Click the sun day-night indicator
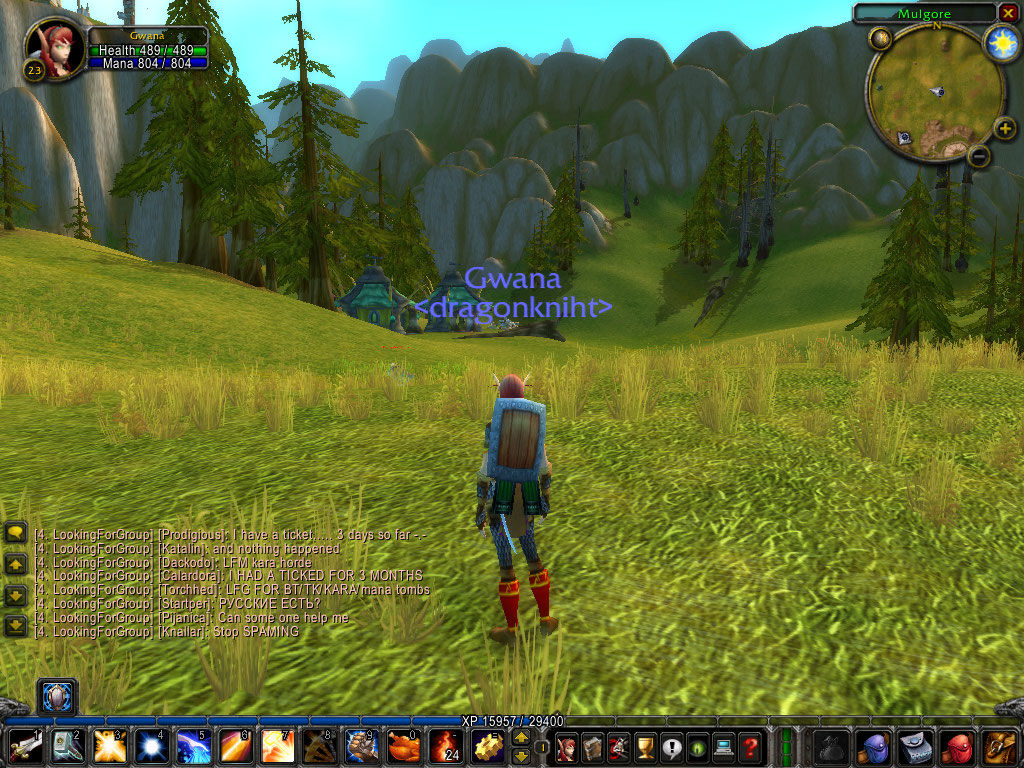This screenshot has height=768, width=1024. (x=1001, y=42)
